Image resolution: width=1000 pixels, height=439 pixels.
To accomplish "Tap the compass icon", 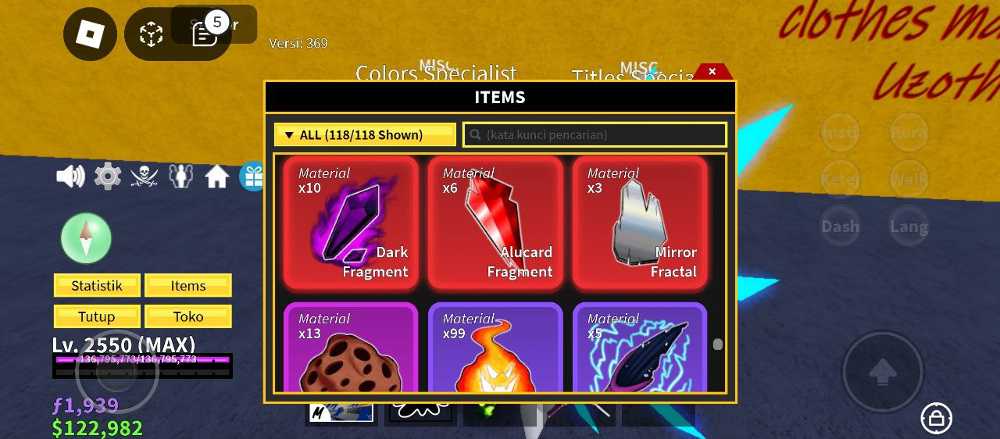I will coord(86,238).
